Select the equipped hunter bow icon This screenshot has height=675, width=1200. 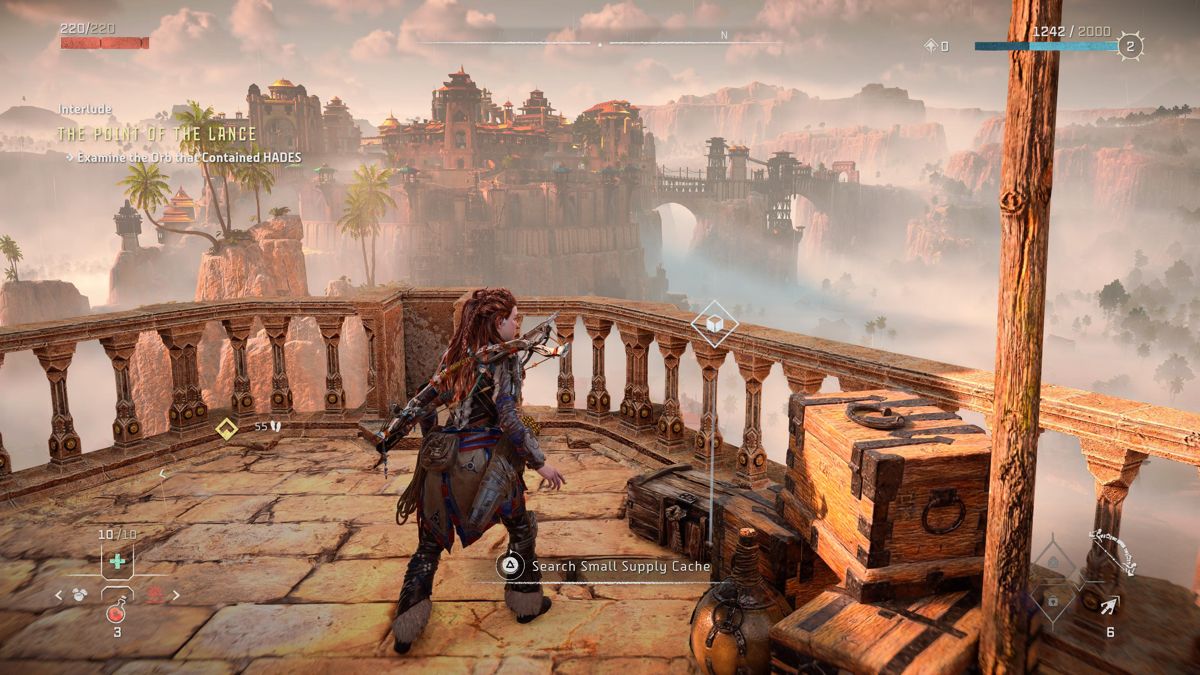[x=1114, y=555]
